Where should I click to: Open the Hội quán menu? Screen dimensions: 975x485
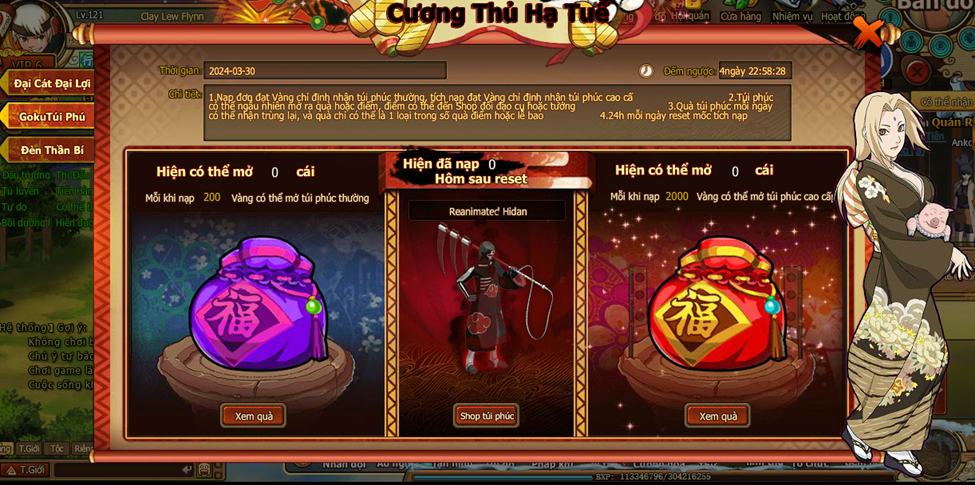pyautogui.click(x=689, y=16)
